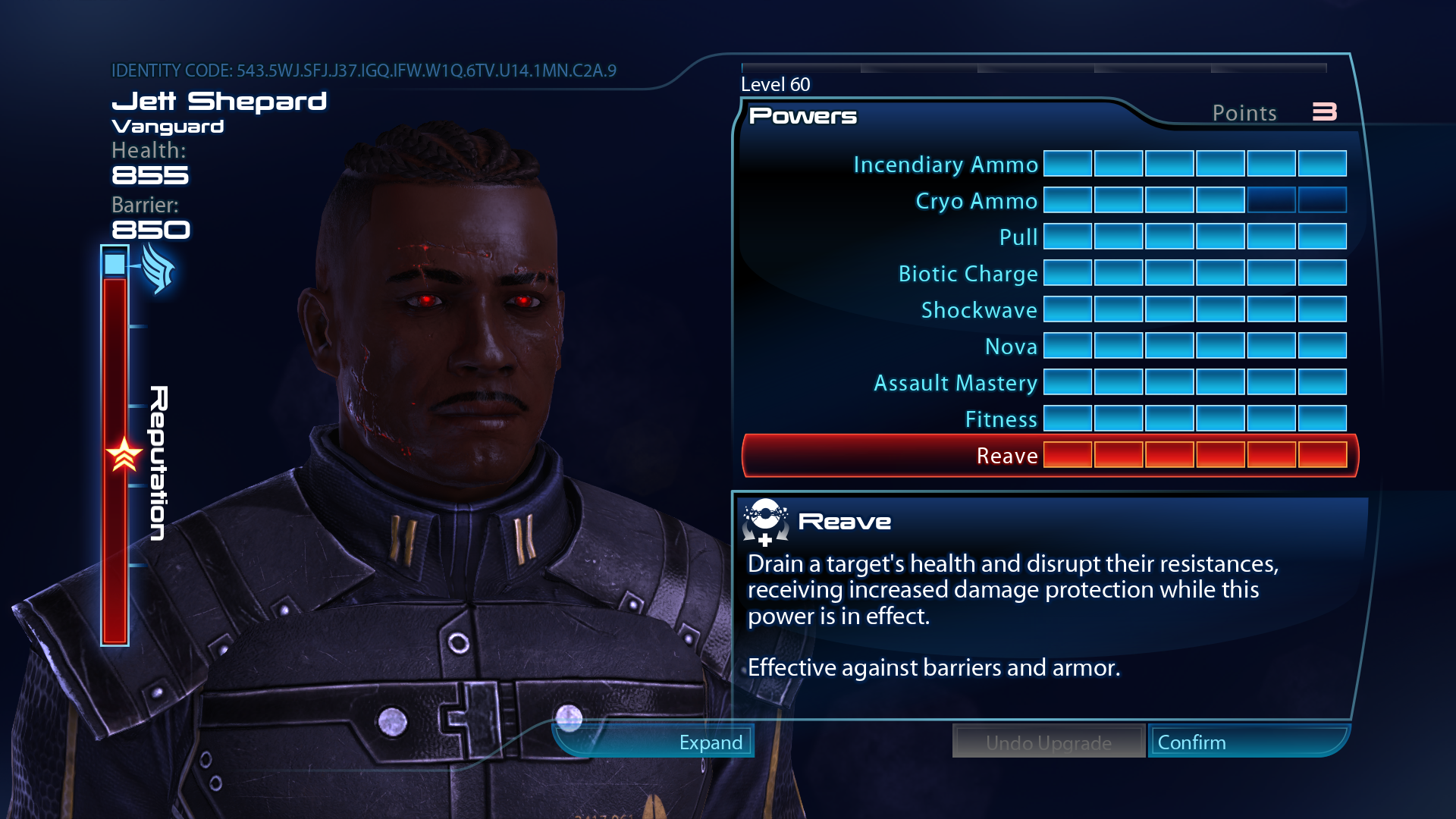Pick the Shockwave power row
1456x819 pixels.
tap(978, 310)
